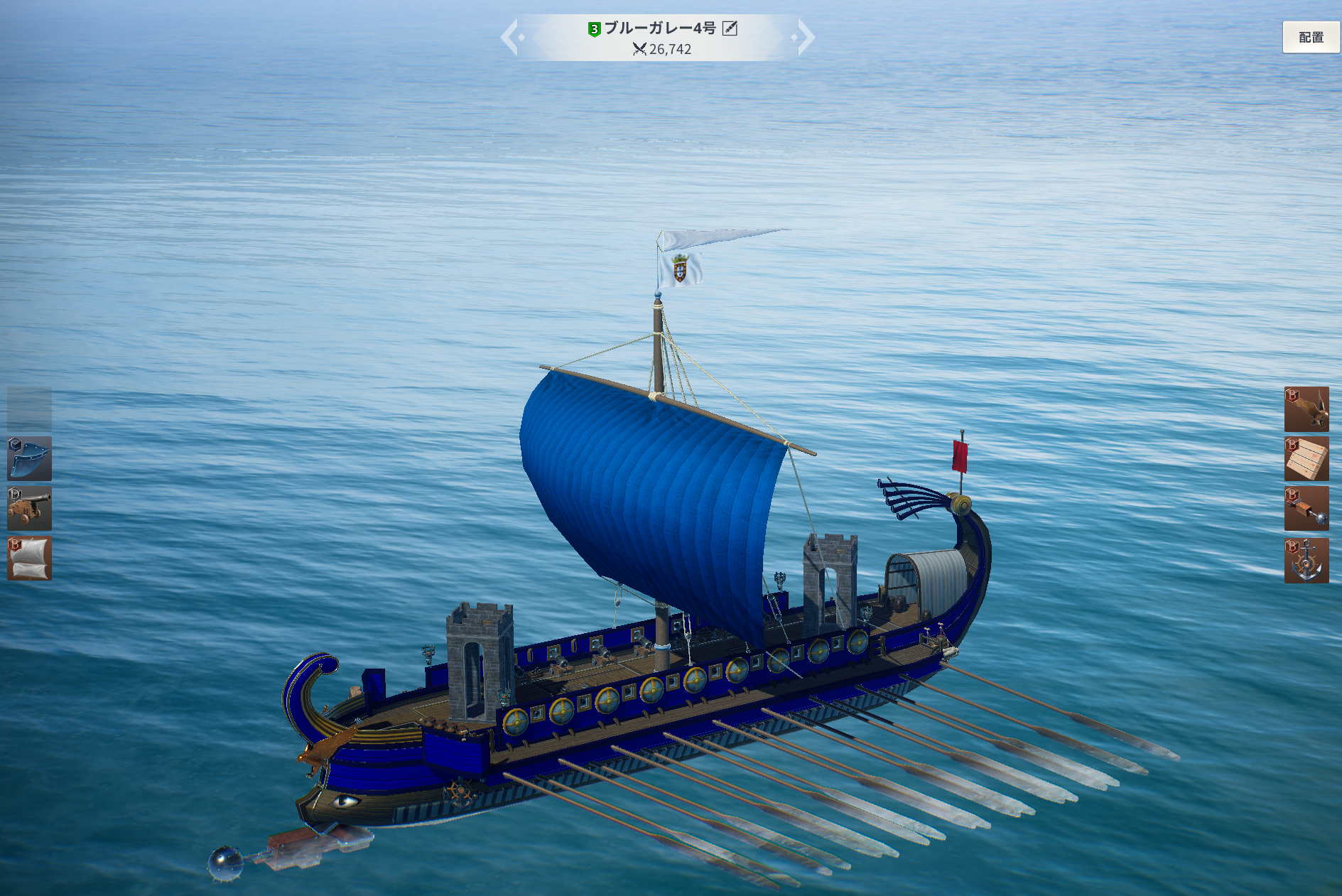Screen dimensions: 1342x896
Task: Select the anchor equipment slot
Action: (x=1306, y=561)
